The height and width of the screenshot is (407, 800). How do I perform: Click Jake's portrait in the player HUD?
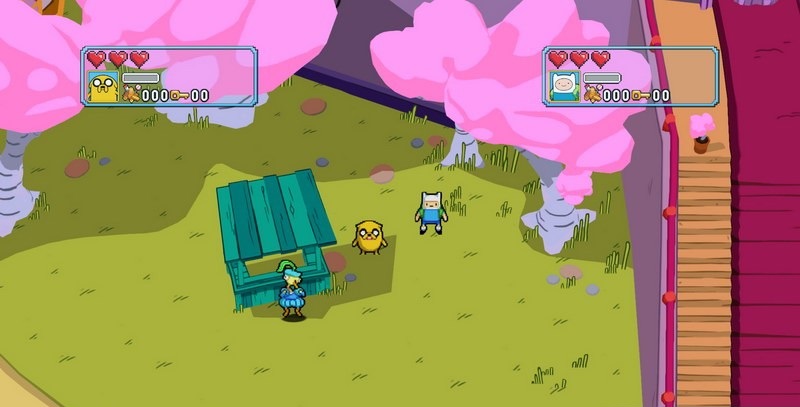[x=103, y=87]
